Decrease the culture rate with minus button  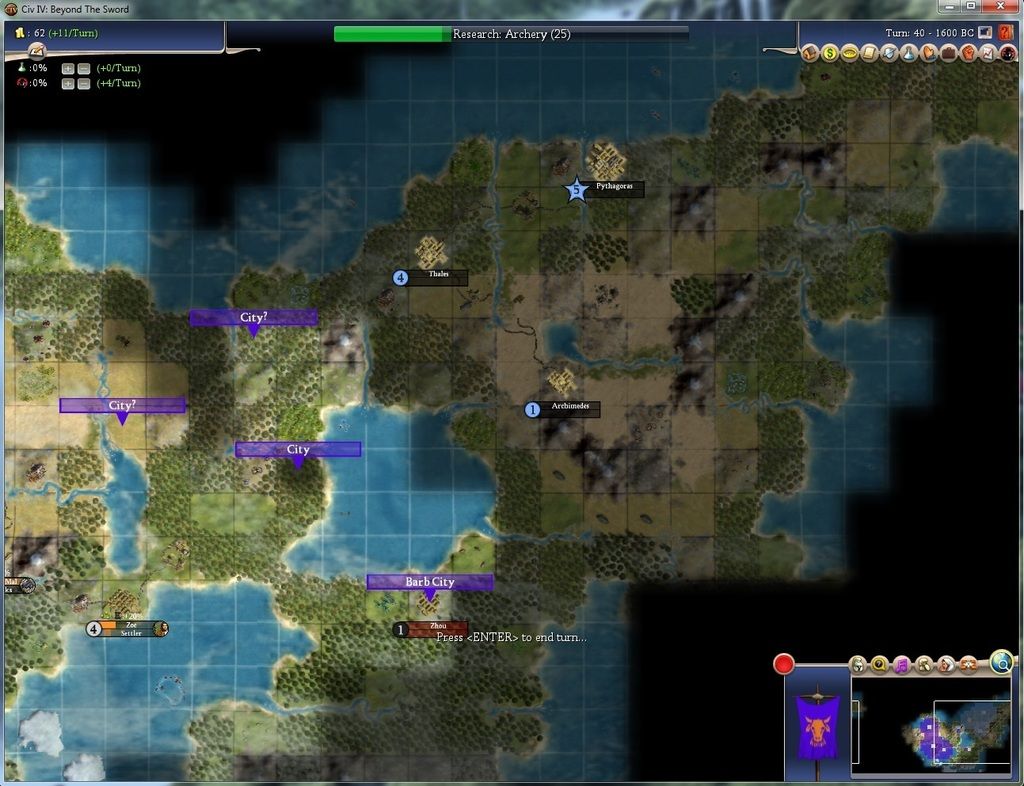[x=84, y=83]
